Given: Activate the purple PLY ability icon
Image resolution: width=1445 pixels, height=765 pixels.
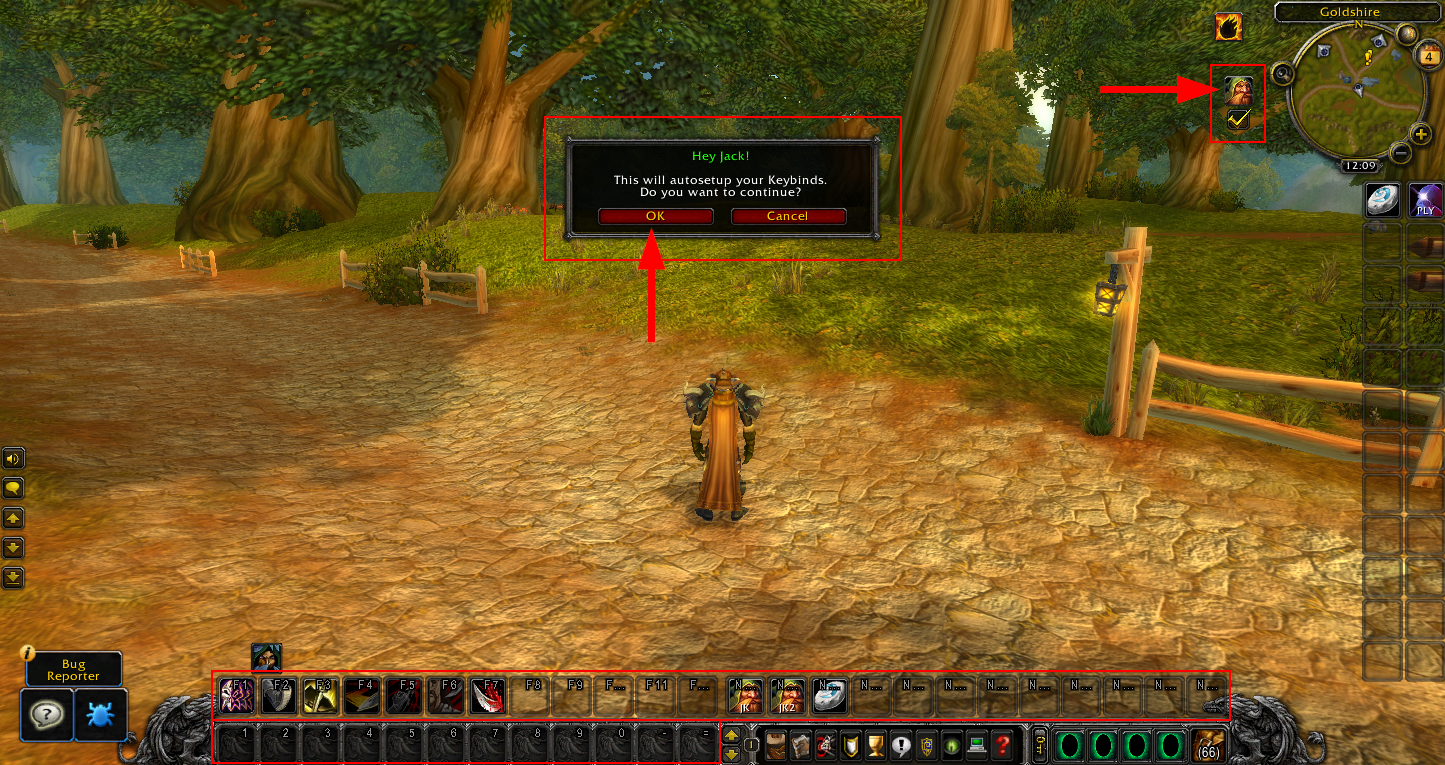Looking at the screenshot, I should [1425, 201].
